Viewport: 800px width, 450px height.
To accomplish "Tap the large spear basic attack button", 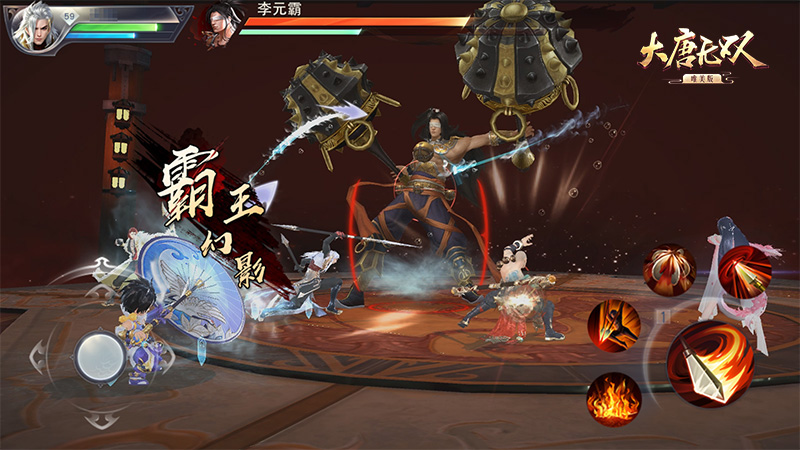I will (712, 363).
